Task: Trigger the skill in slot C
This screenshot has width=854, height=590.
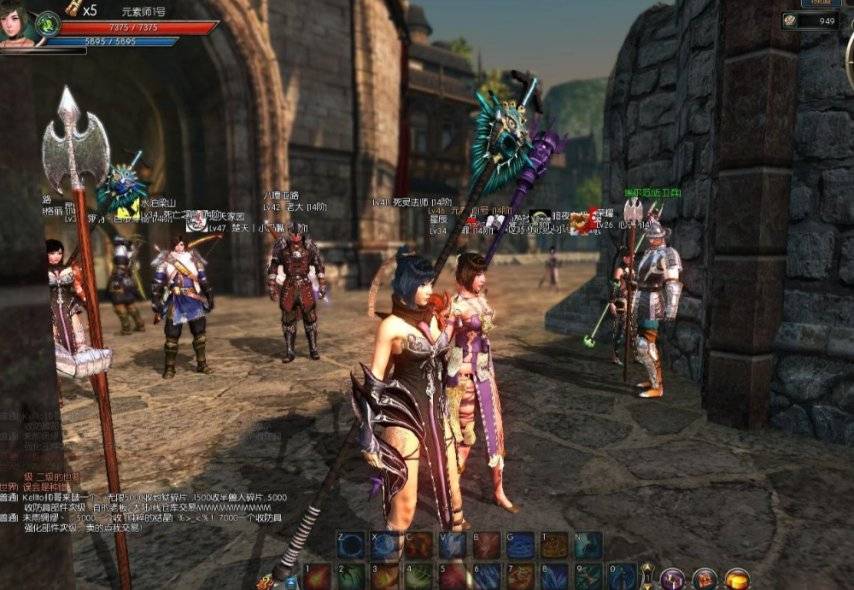Action: click(418, 545)
